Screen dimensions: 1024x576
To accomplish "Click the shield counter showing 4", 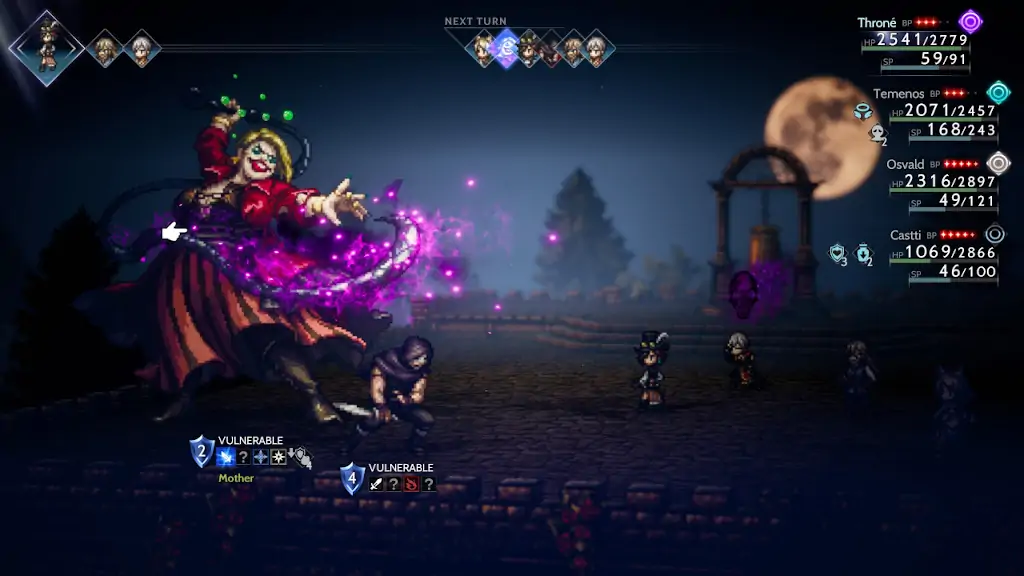I will (x=352, y=478).
